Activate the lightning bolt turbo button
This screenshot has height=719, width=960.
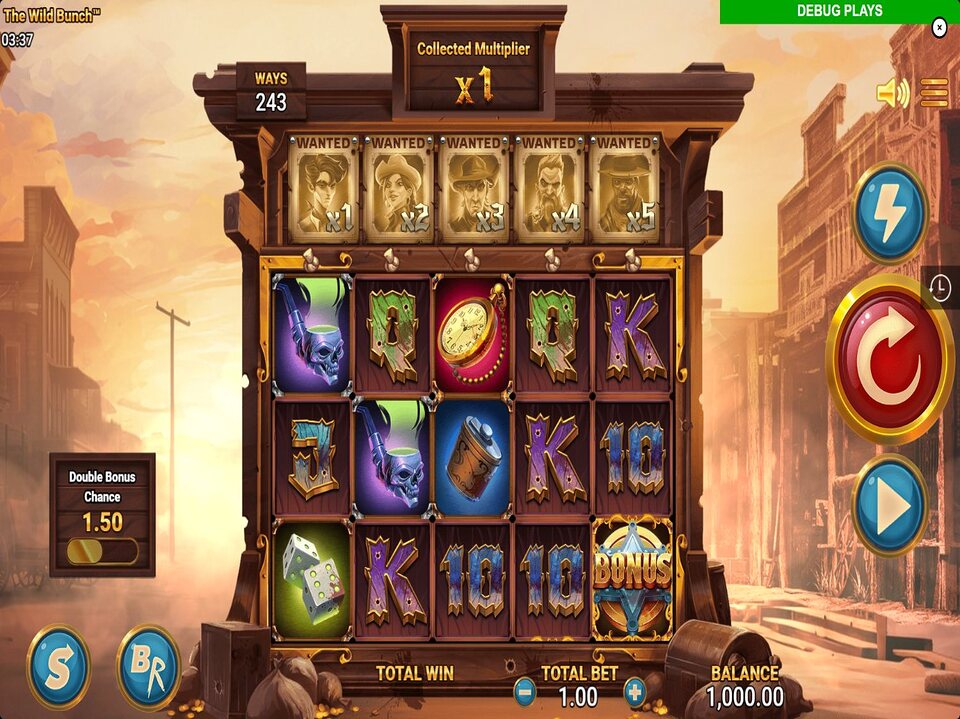click(x=889, y=213)
